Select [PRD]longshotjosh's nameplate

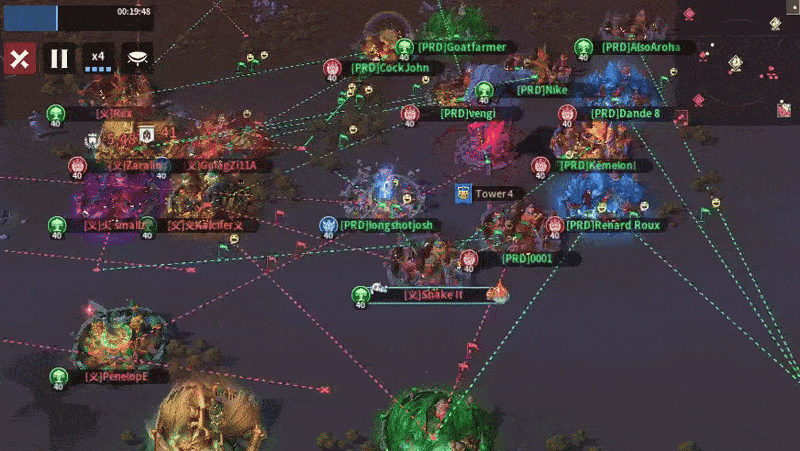(x=386, y=226)
